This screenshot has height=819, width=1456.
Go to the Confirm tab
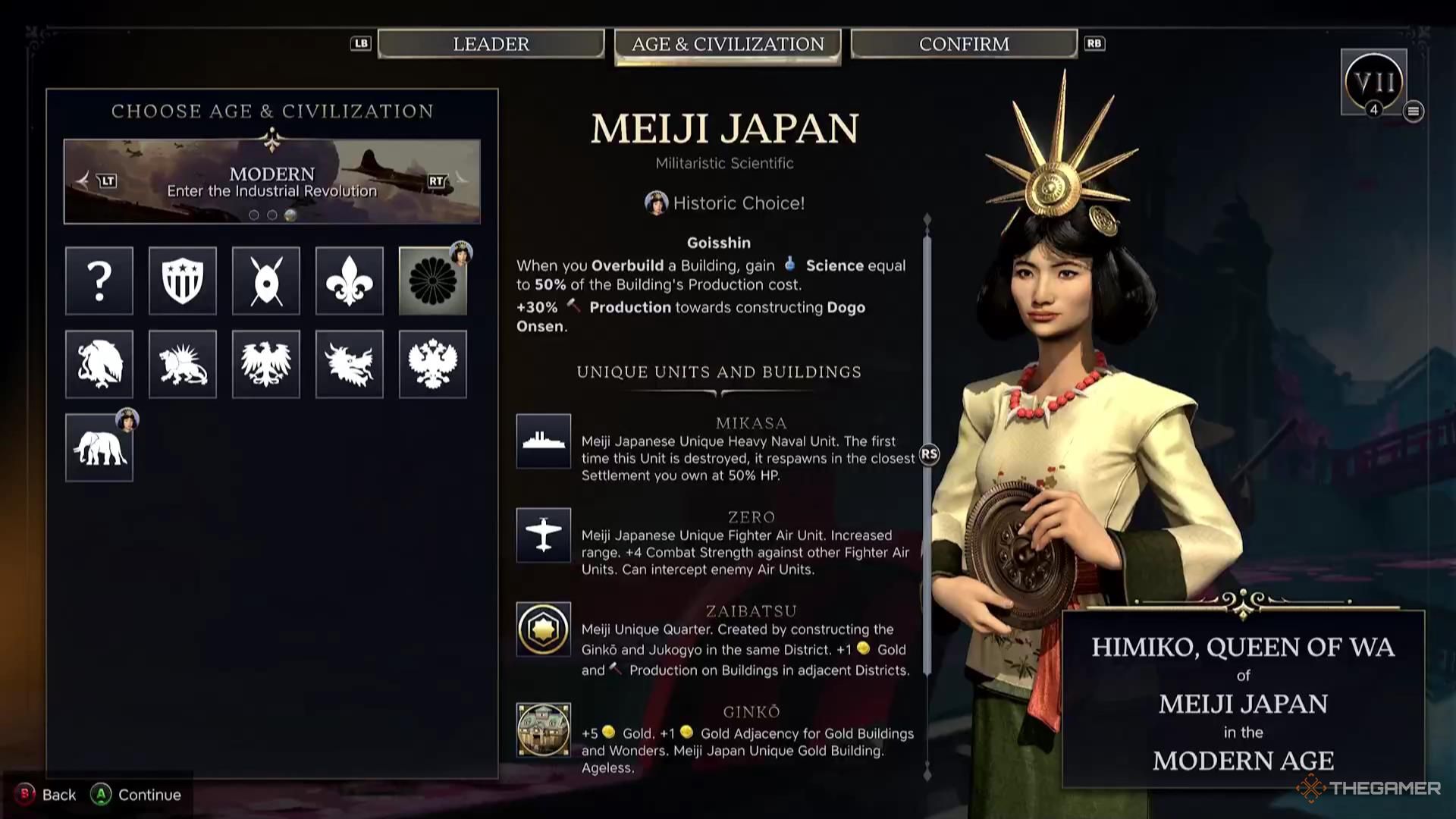point(963,44)
